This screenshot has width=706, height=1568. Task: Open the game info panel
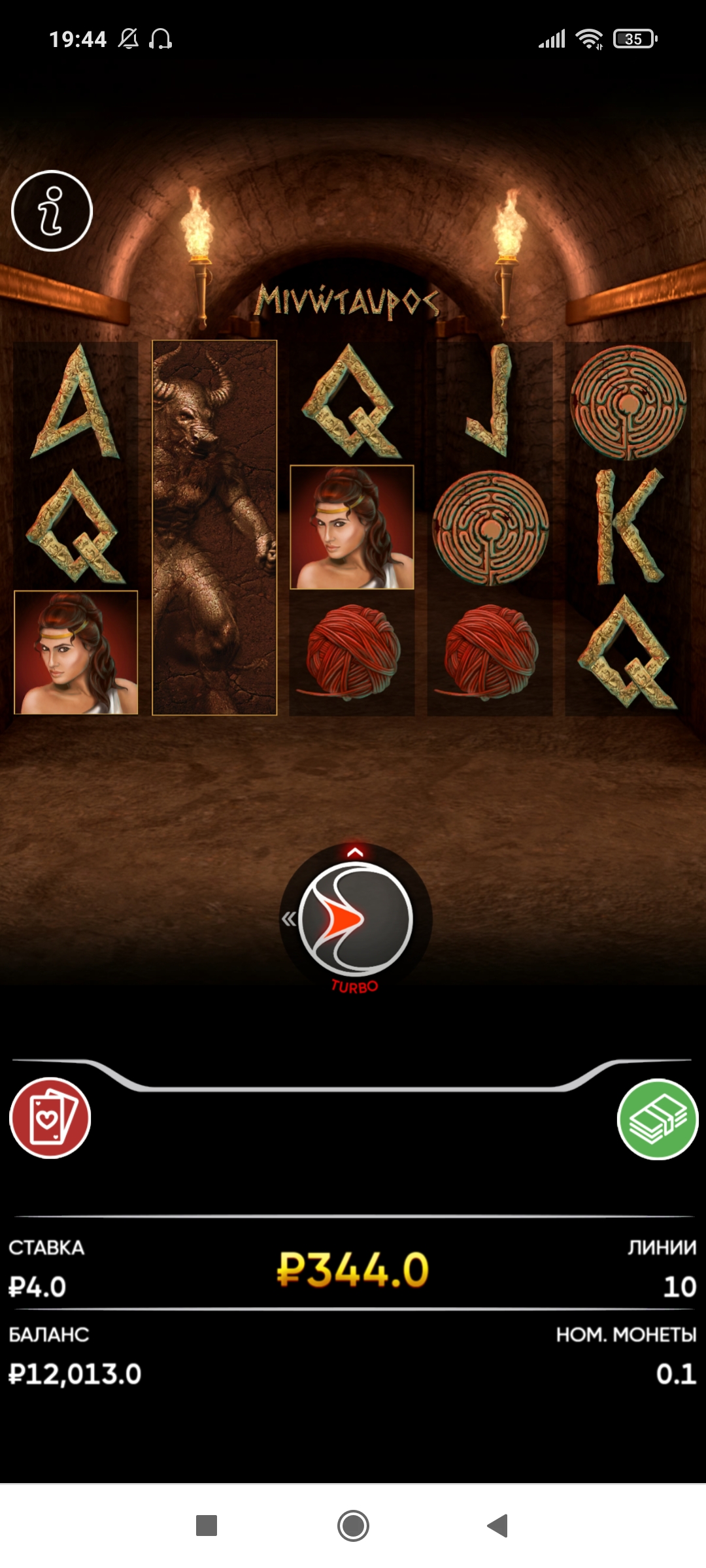(x=52, y=211)
